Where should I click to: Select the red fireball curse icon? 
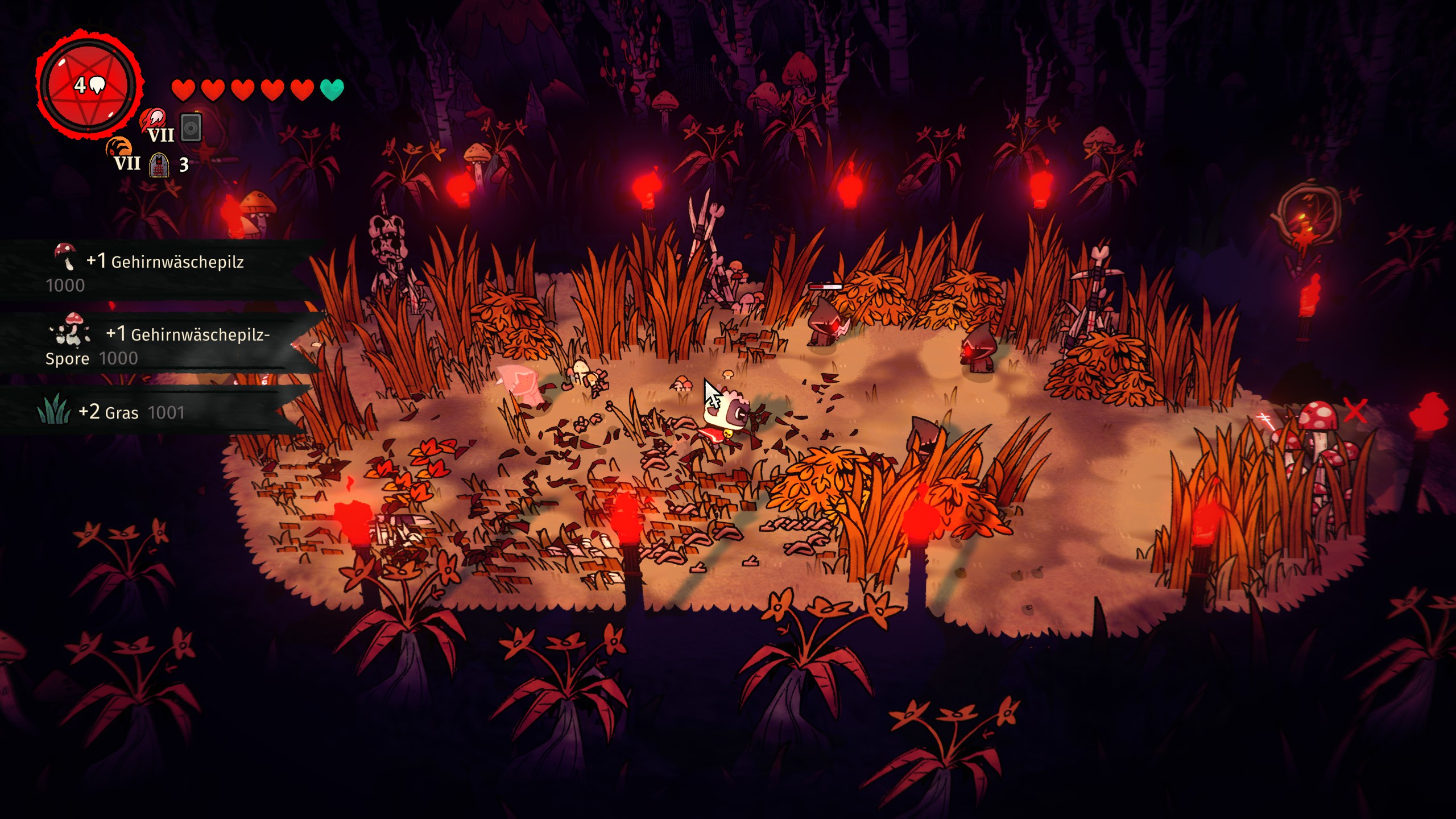click(153, 119)
